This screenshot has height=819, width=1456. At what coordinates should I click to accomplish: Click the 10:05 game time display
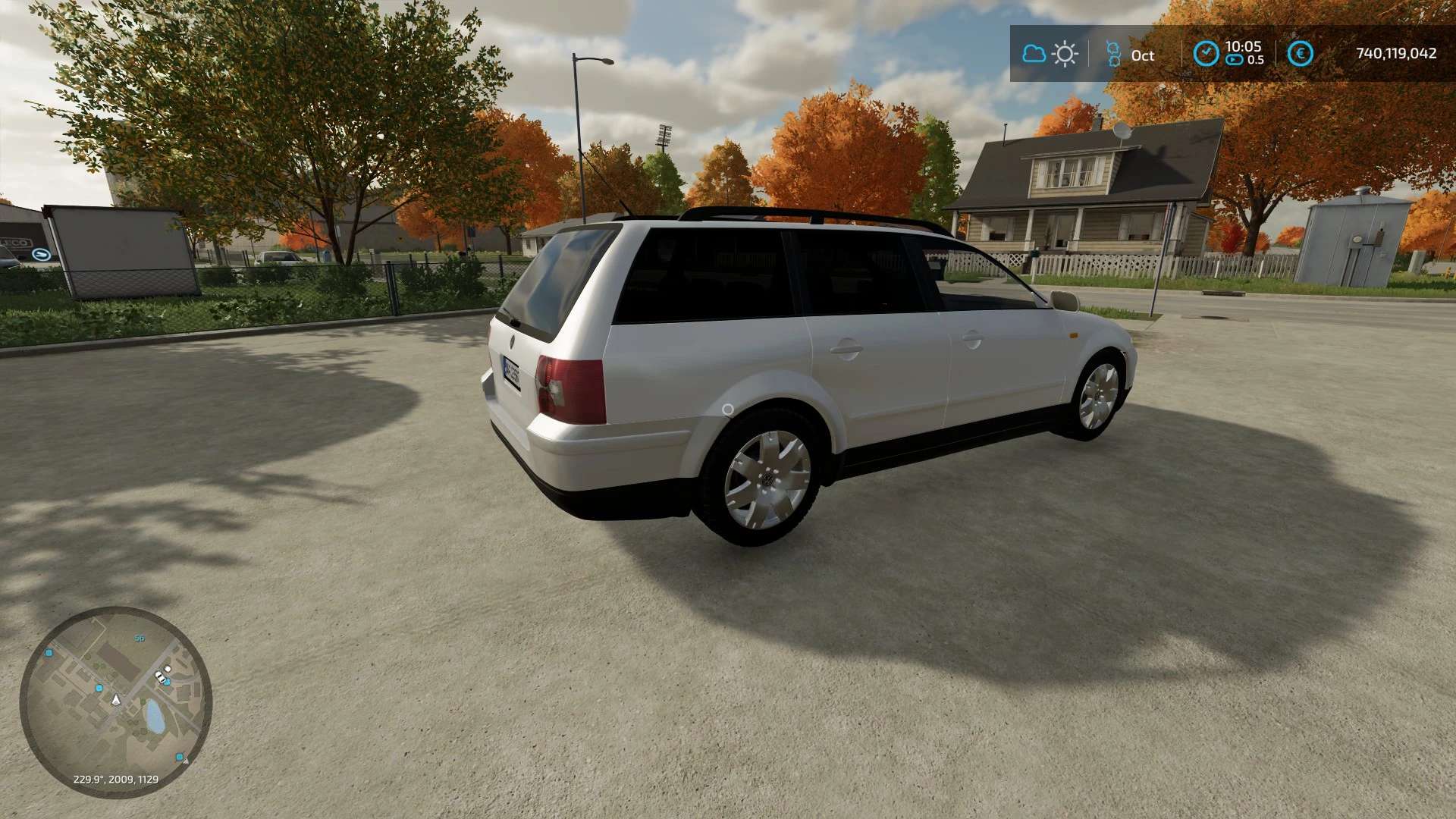pos(1243,46)
